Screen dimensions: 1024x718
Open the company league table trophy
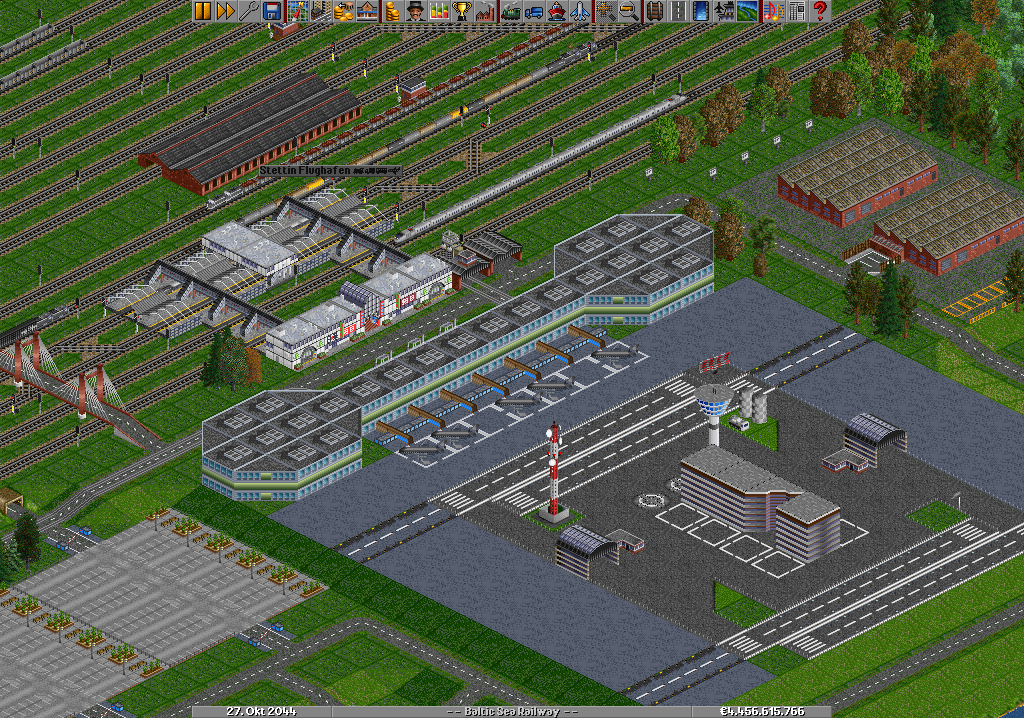click(462, 11)
